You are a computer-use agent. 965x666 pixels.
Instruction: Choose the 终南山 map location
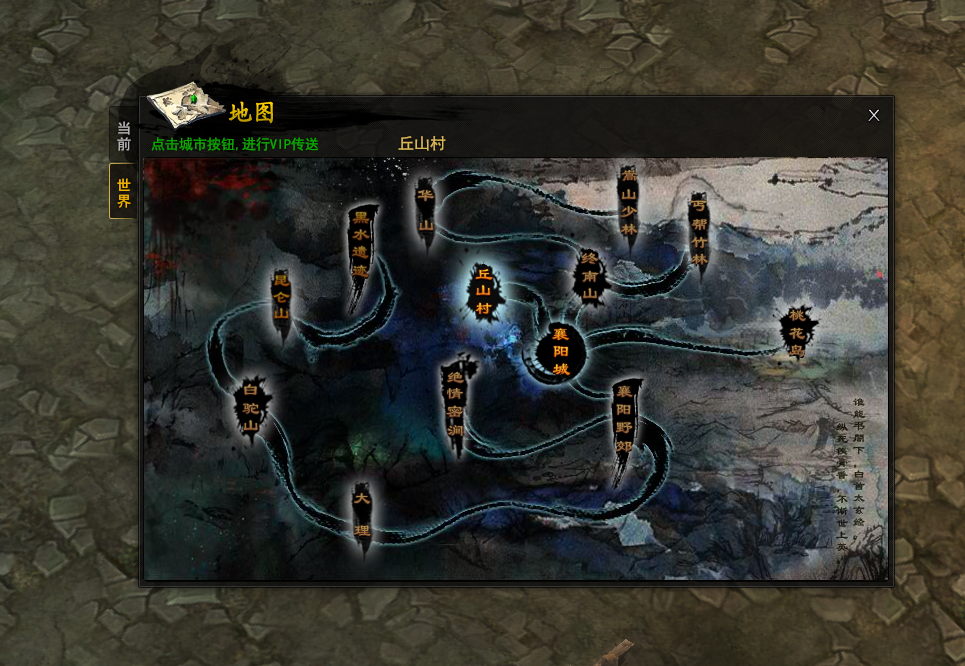(x=590, y=276)
